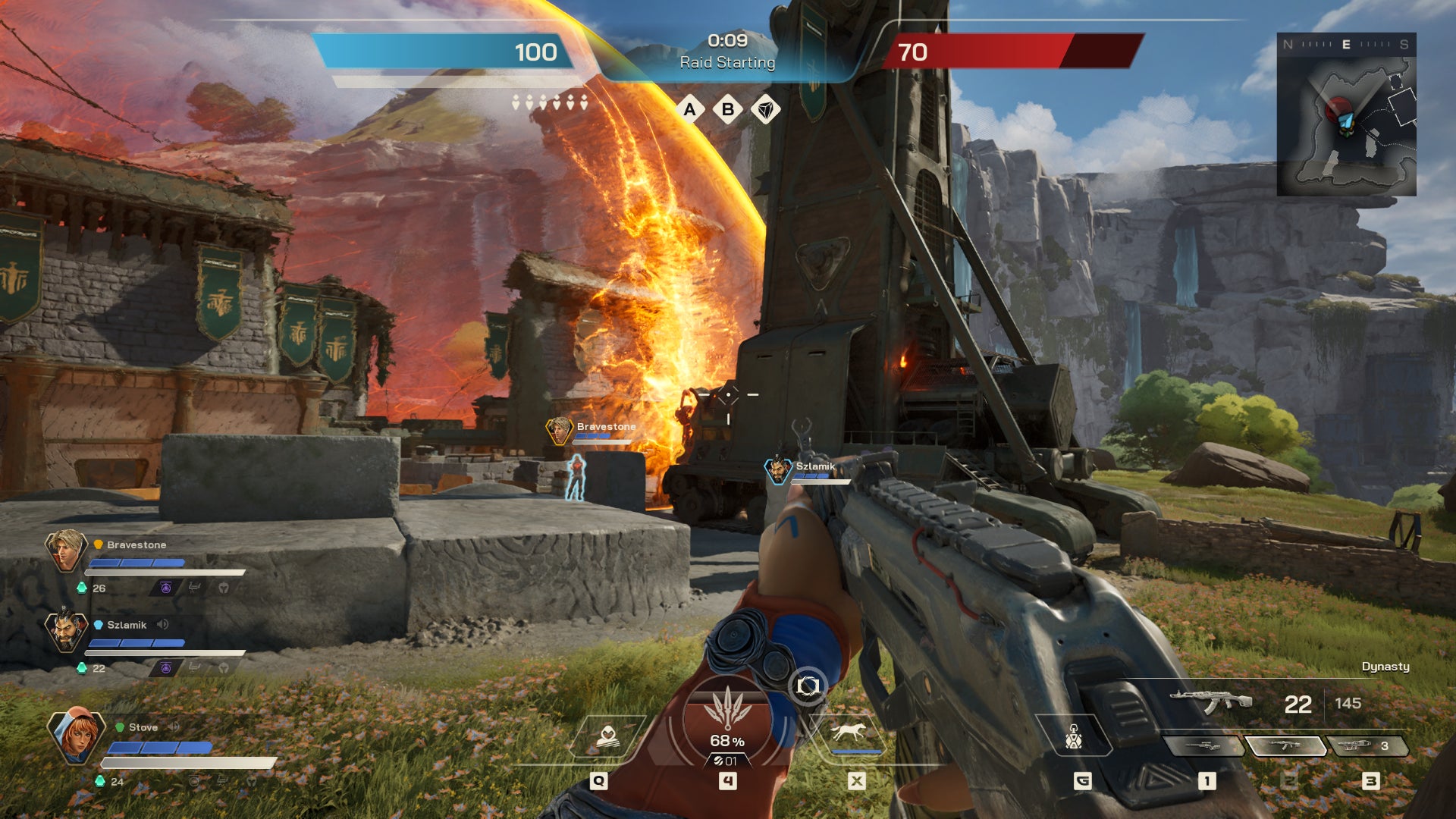Summon the horse mount
The image size is (1456, 819).
point(849,734)
